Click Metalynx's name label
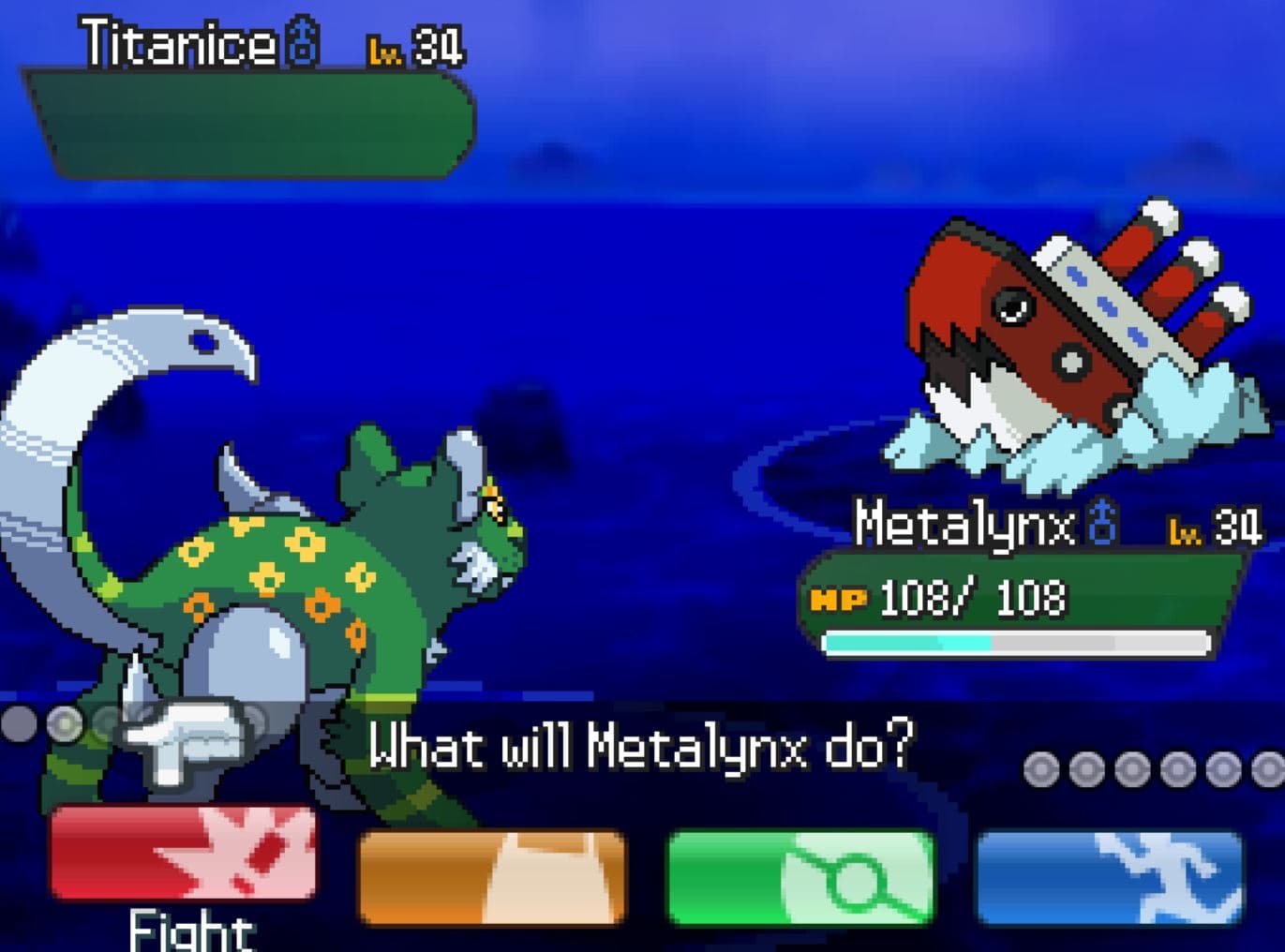 [965, 525]
